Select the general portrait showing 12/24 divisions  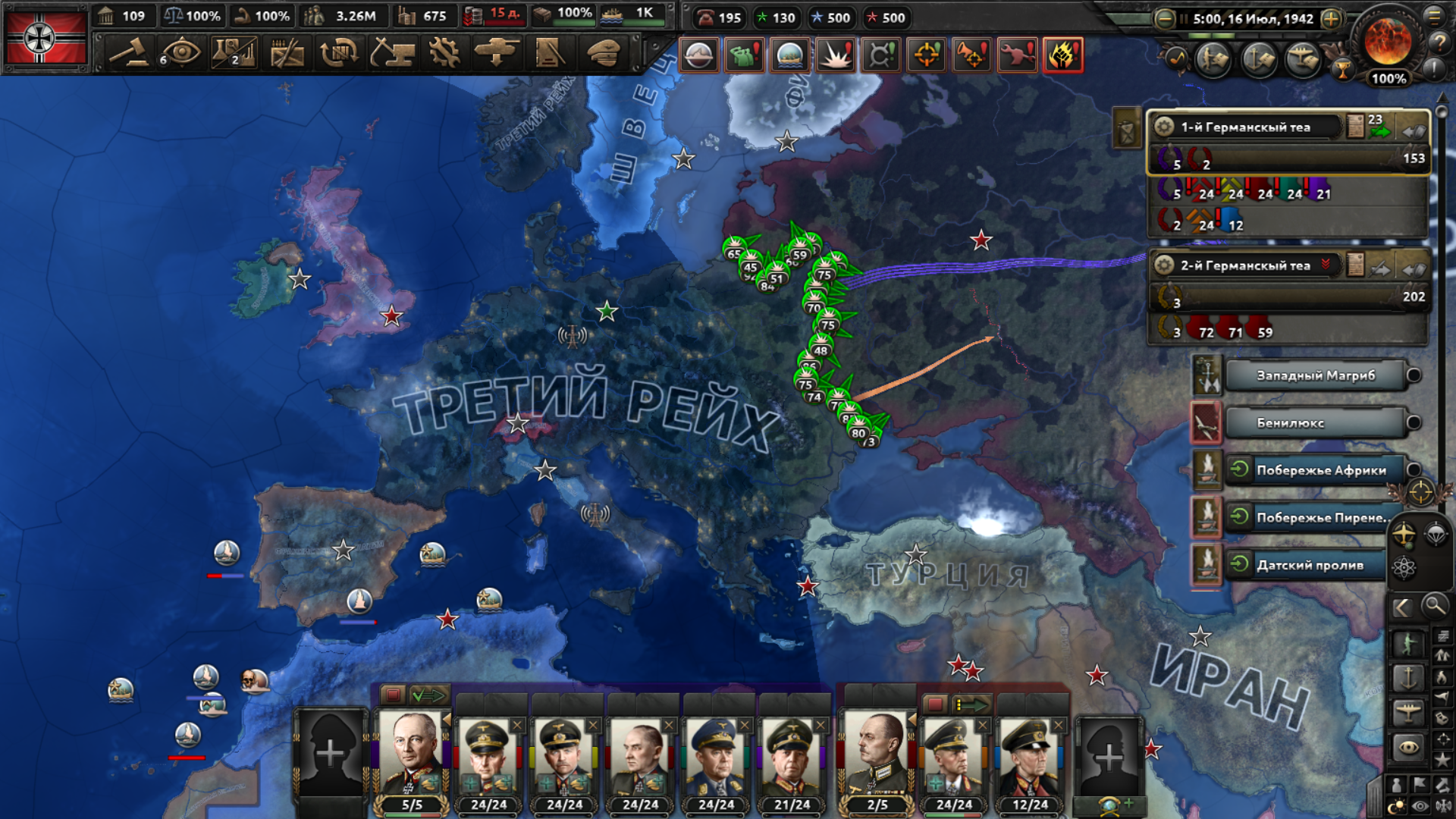tap(1029, 757)
